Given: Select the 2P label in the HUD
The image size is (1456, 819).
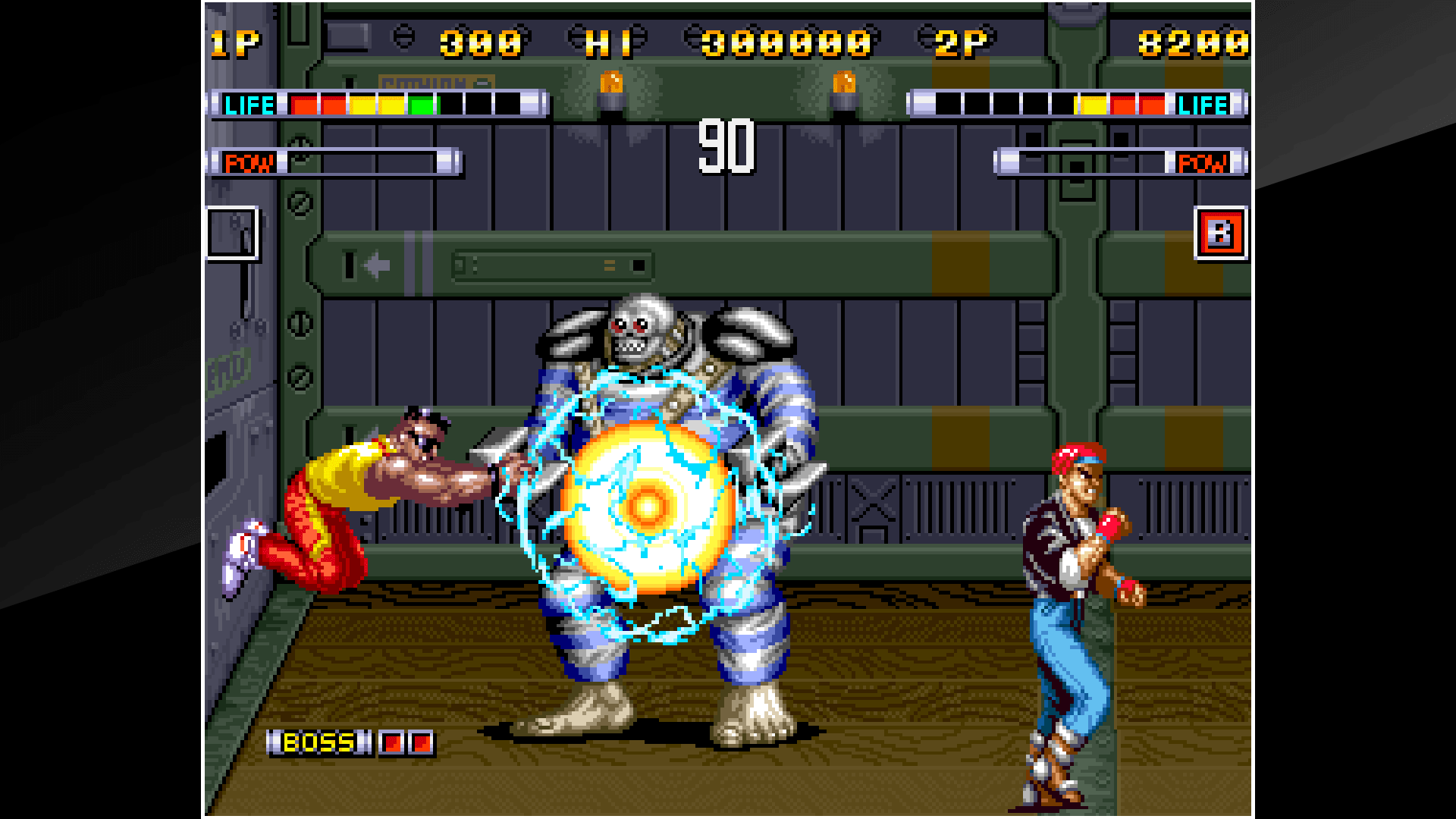Looking at the screenshot, I should tap(959, 42).
